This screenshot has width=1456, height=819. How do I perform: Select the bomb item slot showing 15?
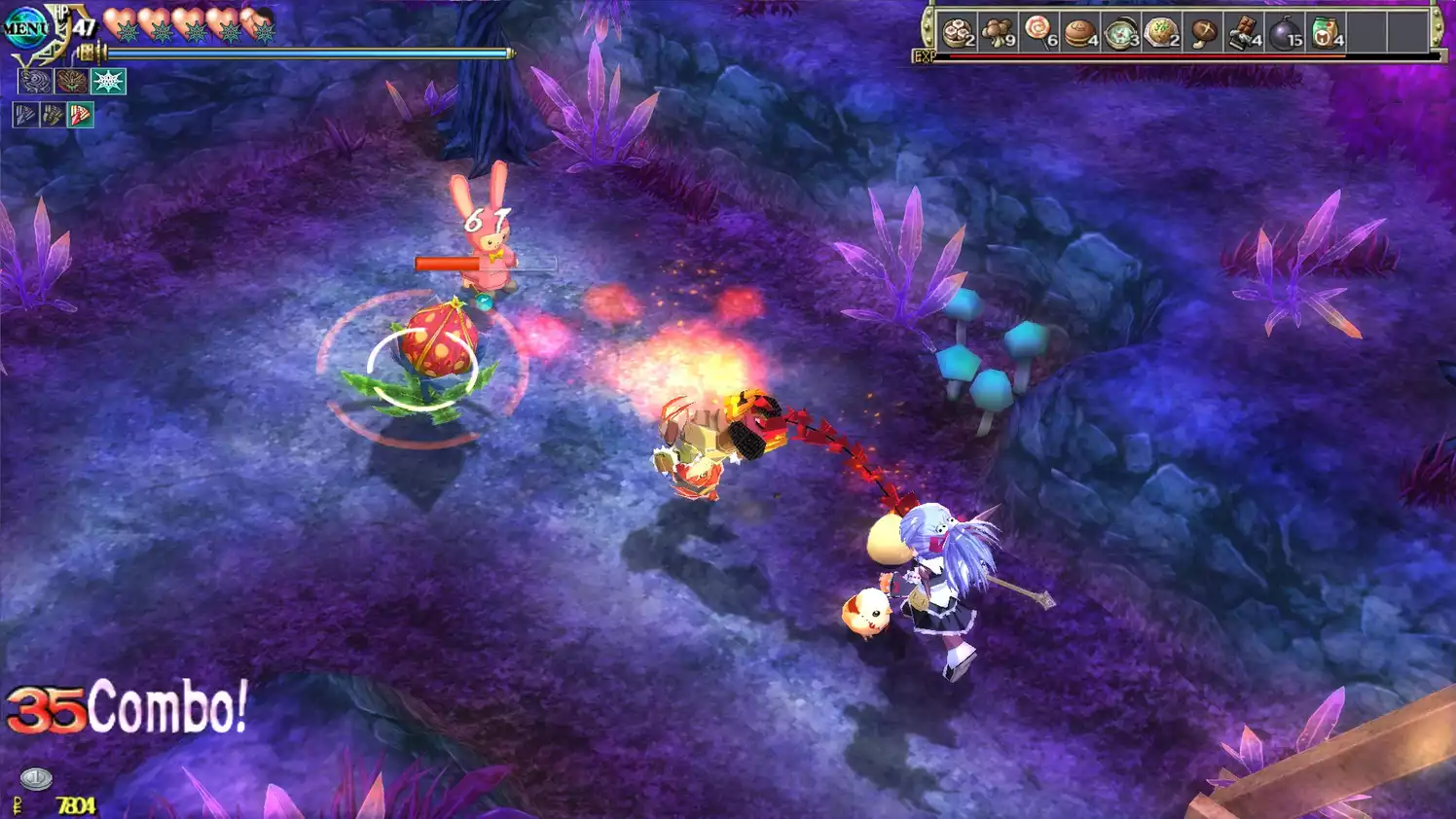1284,31
